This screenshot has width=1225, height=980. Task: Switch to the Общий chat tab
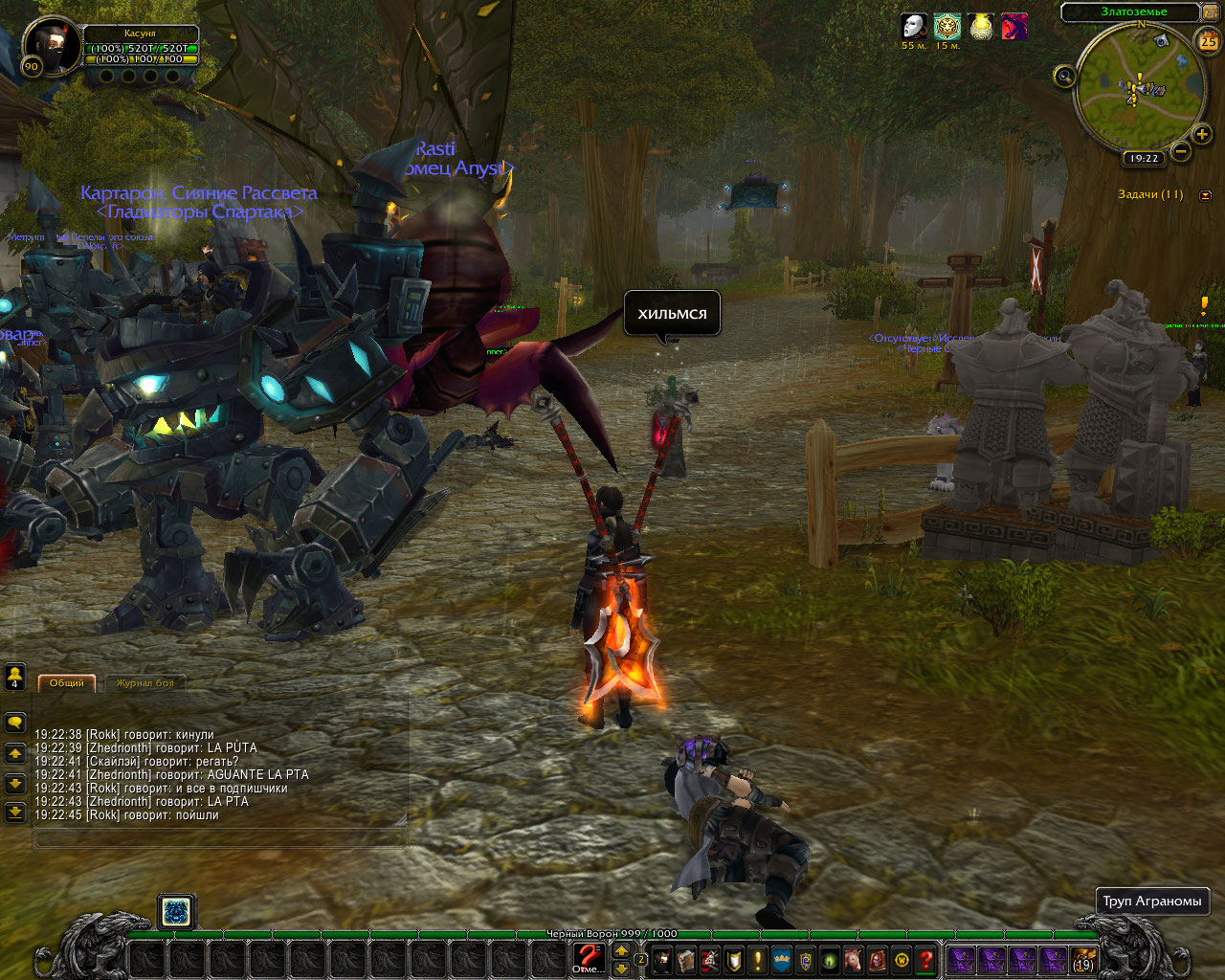(67, 682)
